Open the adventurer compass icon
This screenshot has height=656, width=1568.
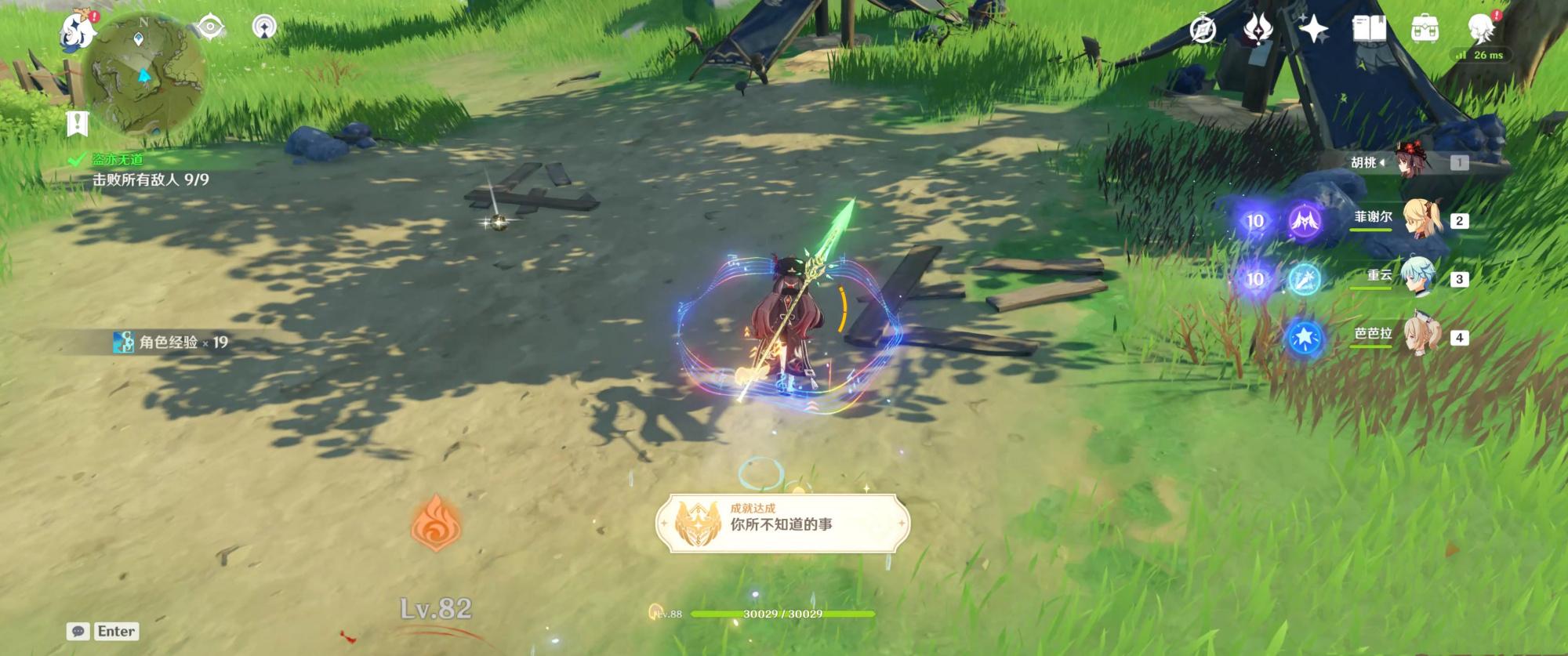pos(1203,30)
